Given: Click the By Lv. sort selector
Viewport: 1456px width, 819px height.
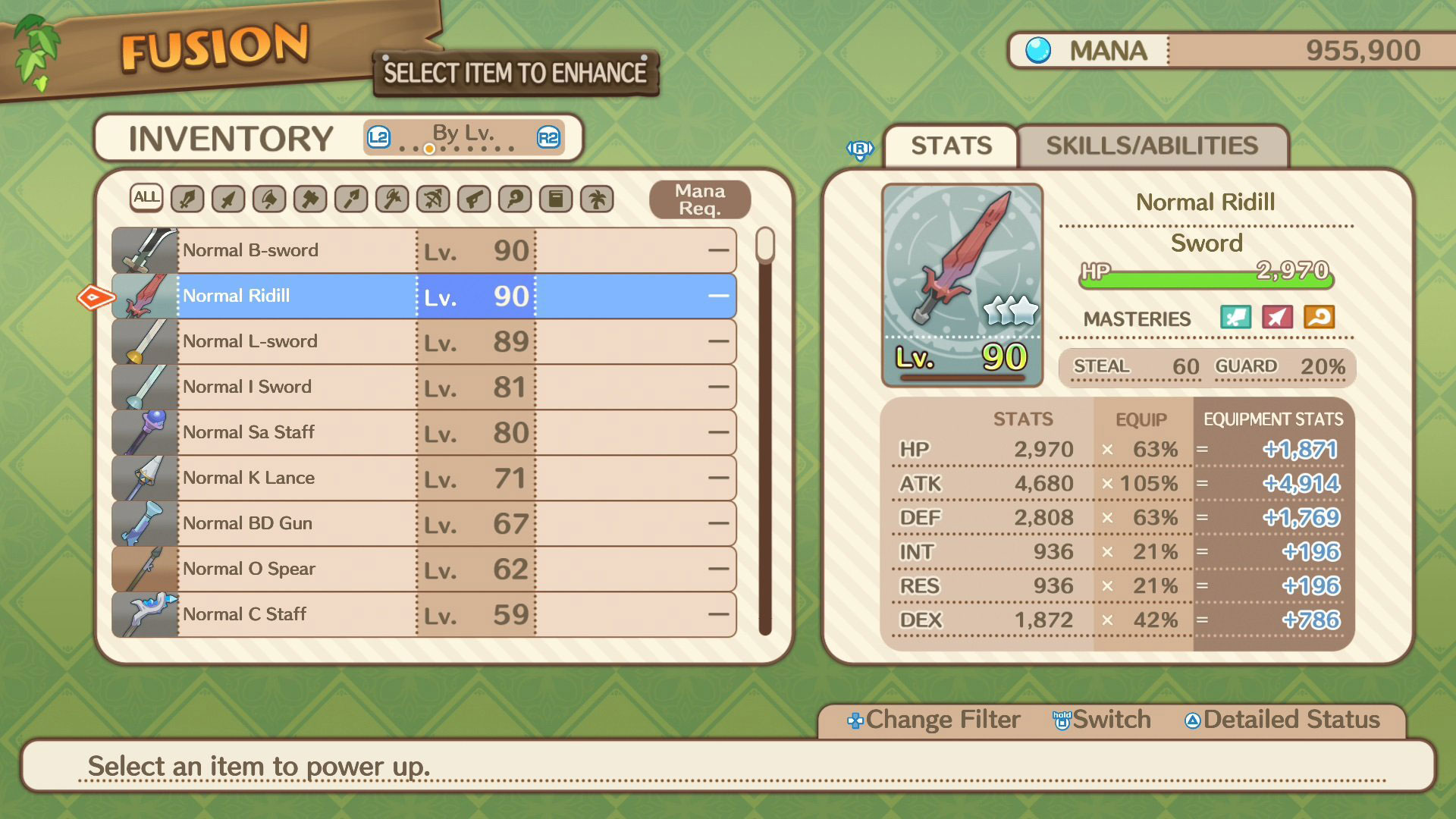Looking at the screenshot, I should click(x=463, y=137).
